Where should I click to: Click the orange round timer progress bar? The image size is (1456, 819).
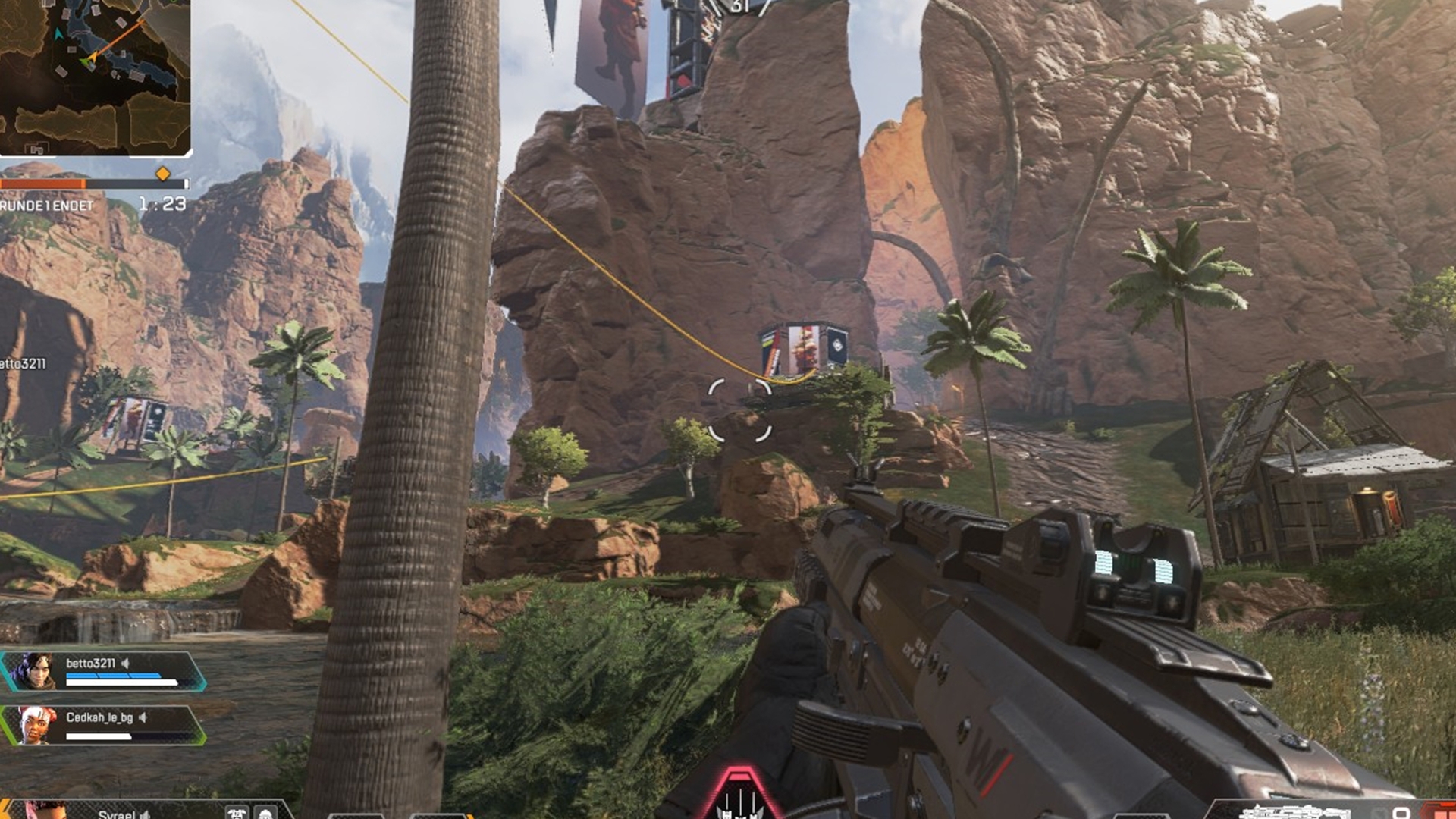point(42,184)
